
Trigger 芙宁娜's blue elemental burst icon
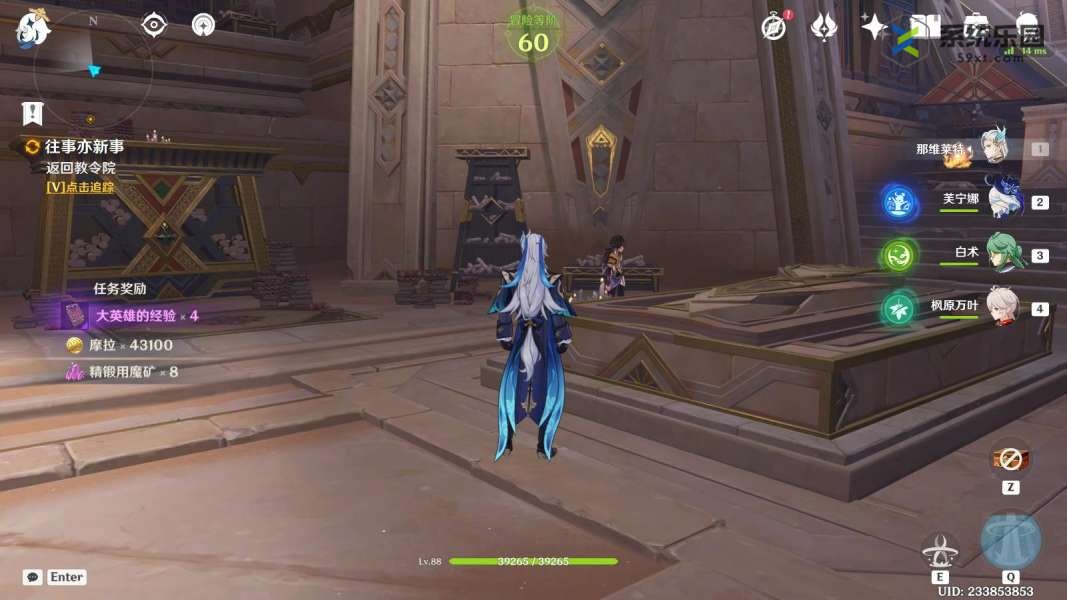tap(899, 201)
